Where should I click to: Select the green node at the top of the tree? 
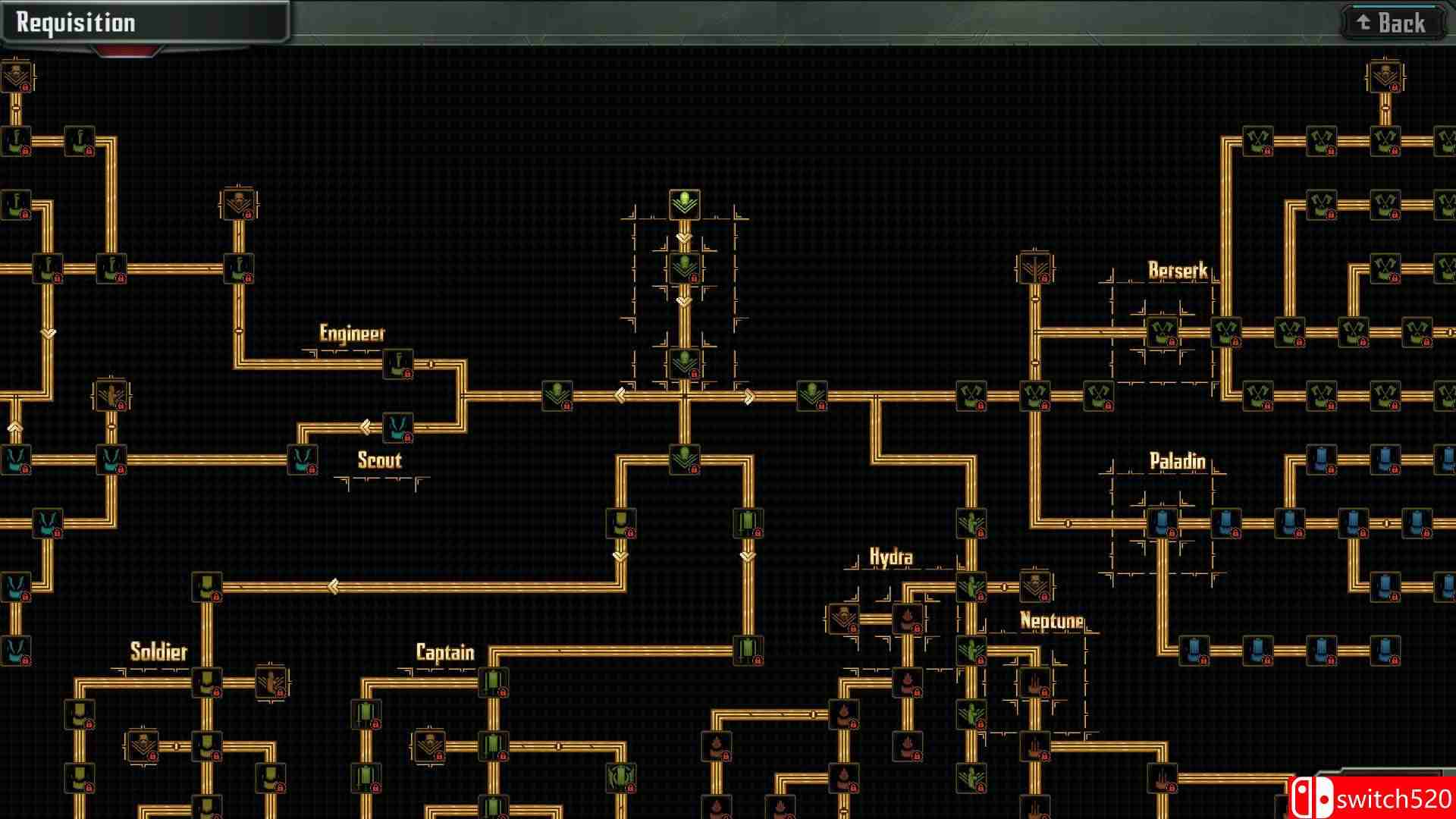[x=683, y=203]
